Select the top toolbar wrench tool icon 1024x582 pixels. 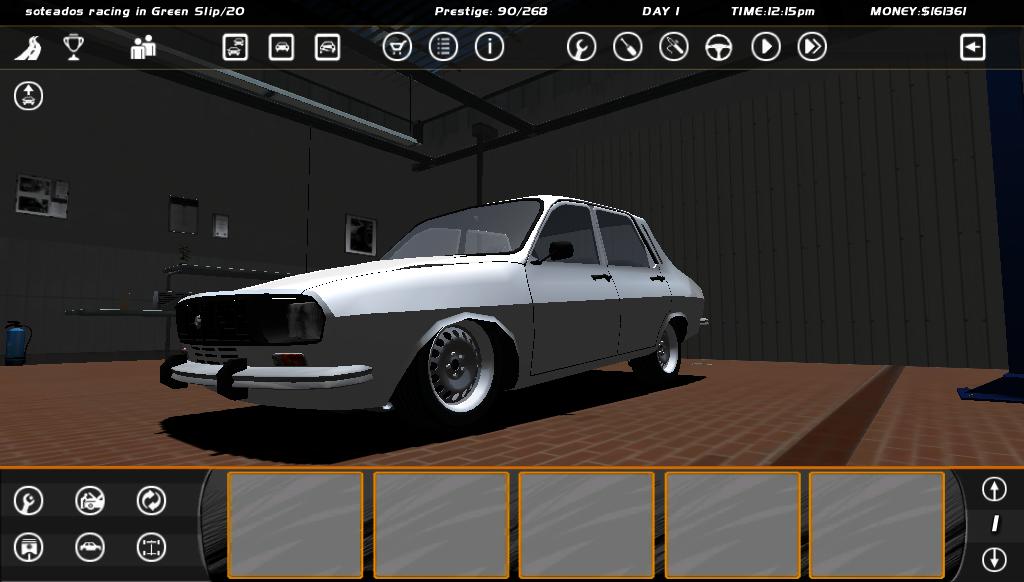(x=581, y=47)
